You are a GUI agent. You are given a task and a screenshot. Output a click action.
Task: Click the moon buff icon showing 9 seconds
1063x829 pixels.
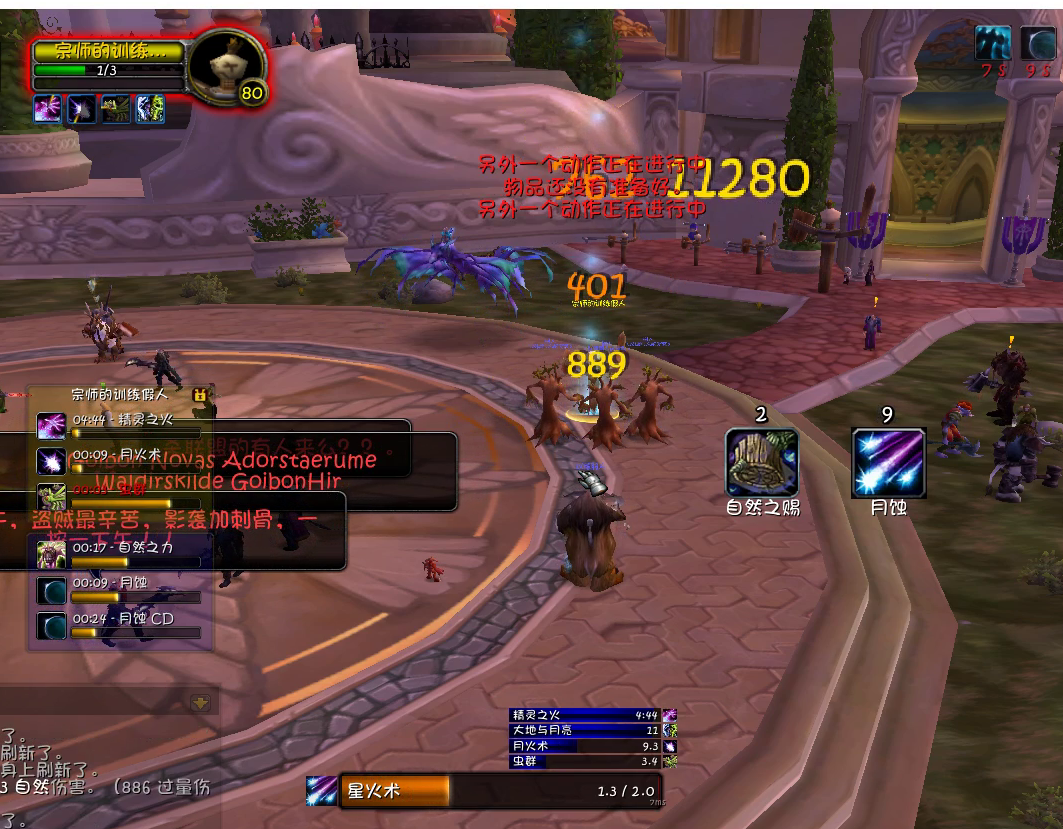pos(1038,42)
